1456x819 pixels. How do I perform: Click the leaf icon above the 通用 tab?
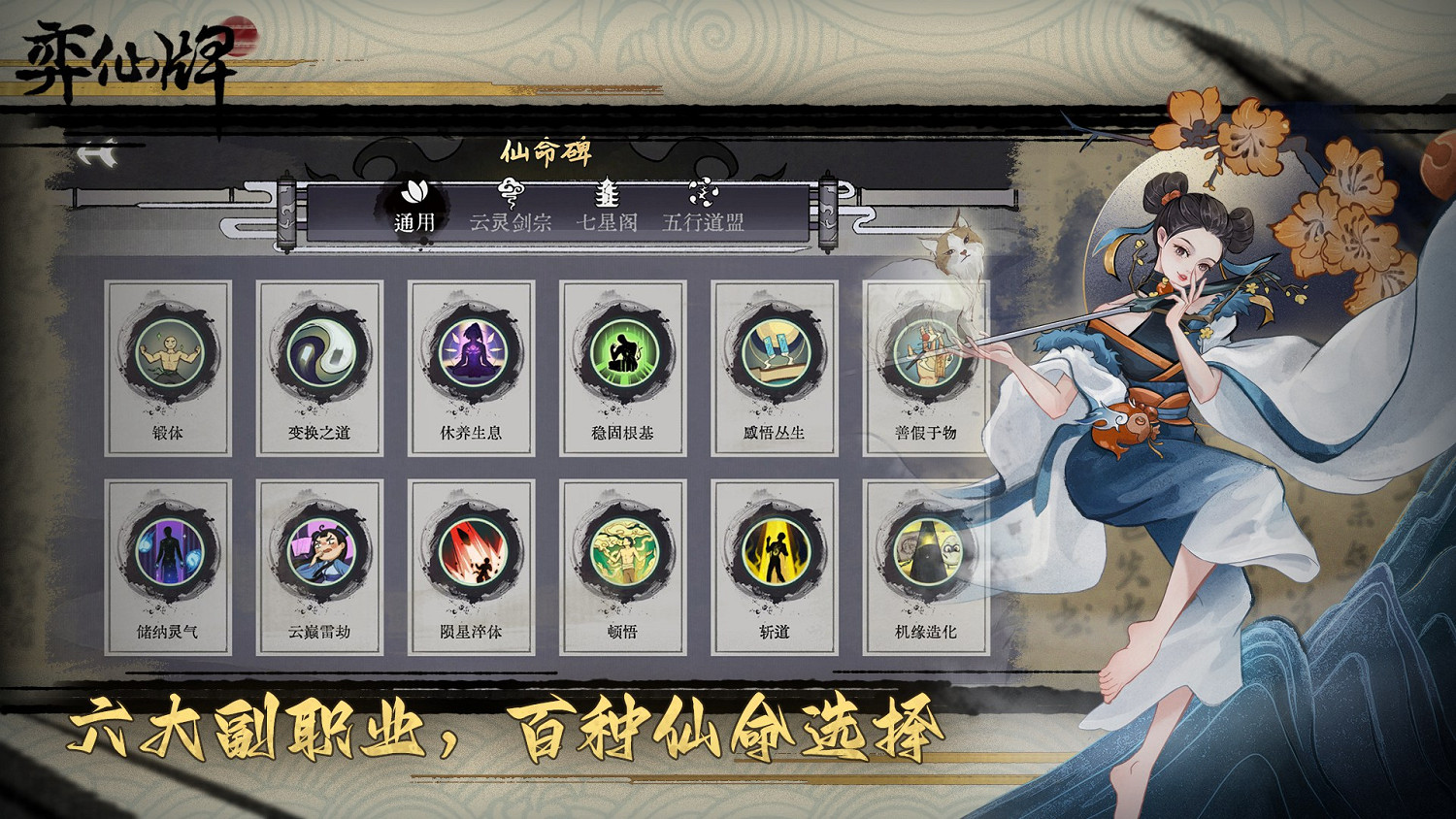click(x=416, y=193)
